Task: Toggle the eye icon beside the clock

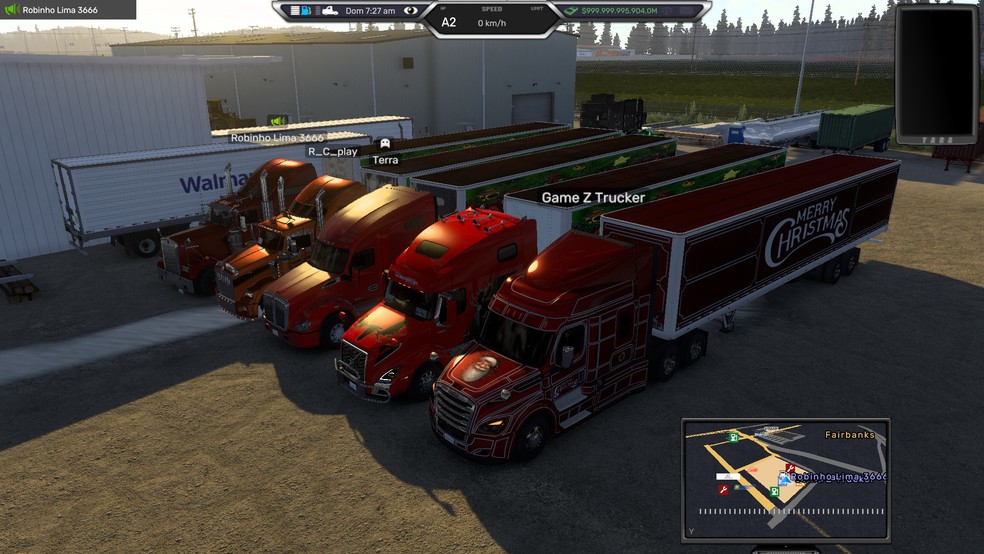Action: coord(410,11)
